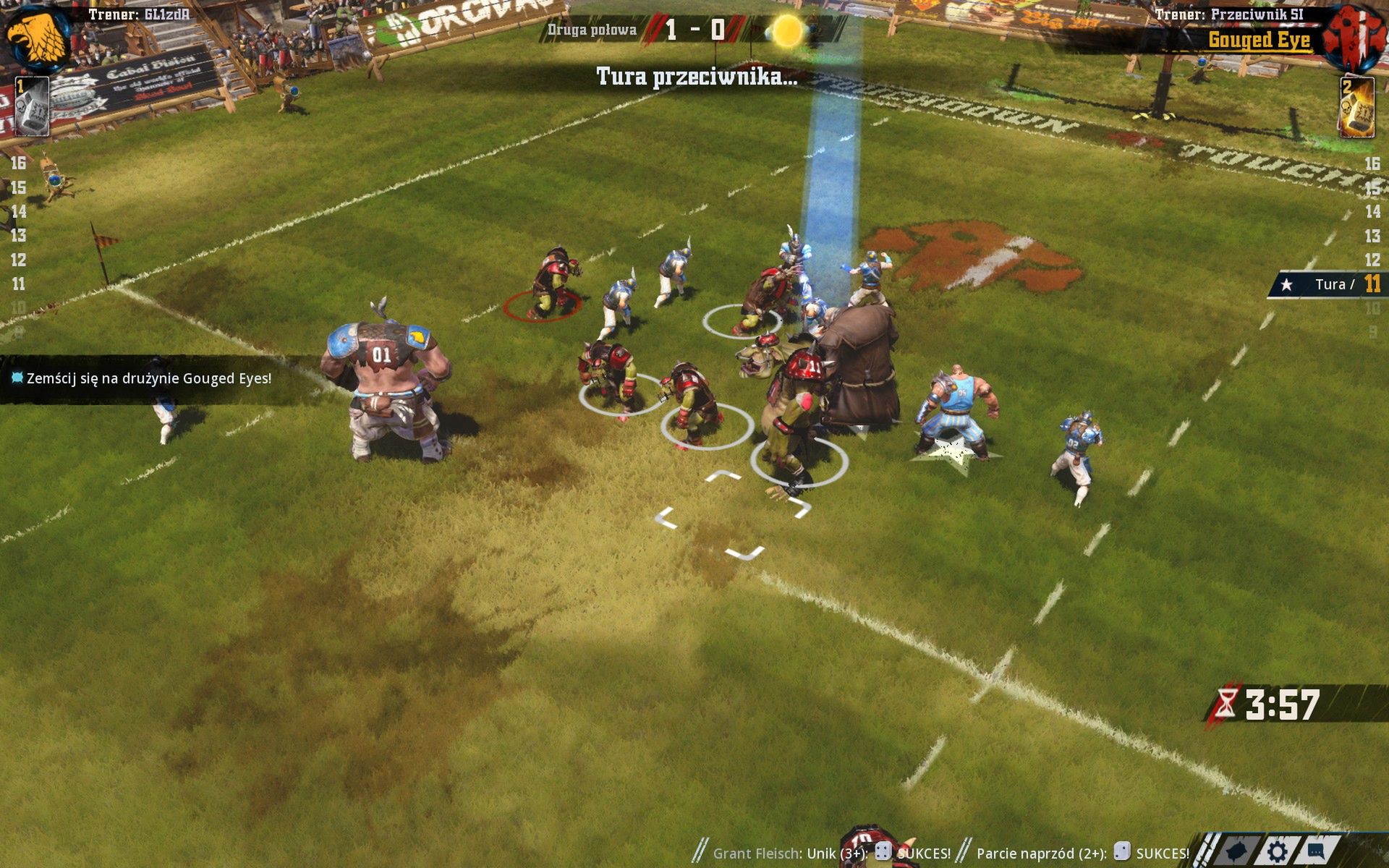
Task: Open settings with the gear icon
Action: point(1277,851)
